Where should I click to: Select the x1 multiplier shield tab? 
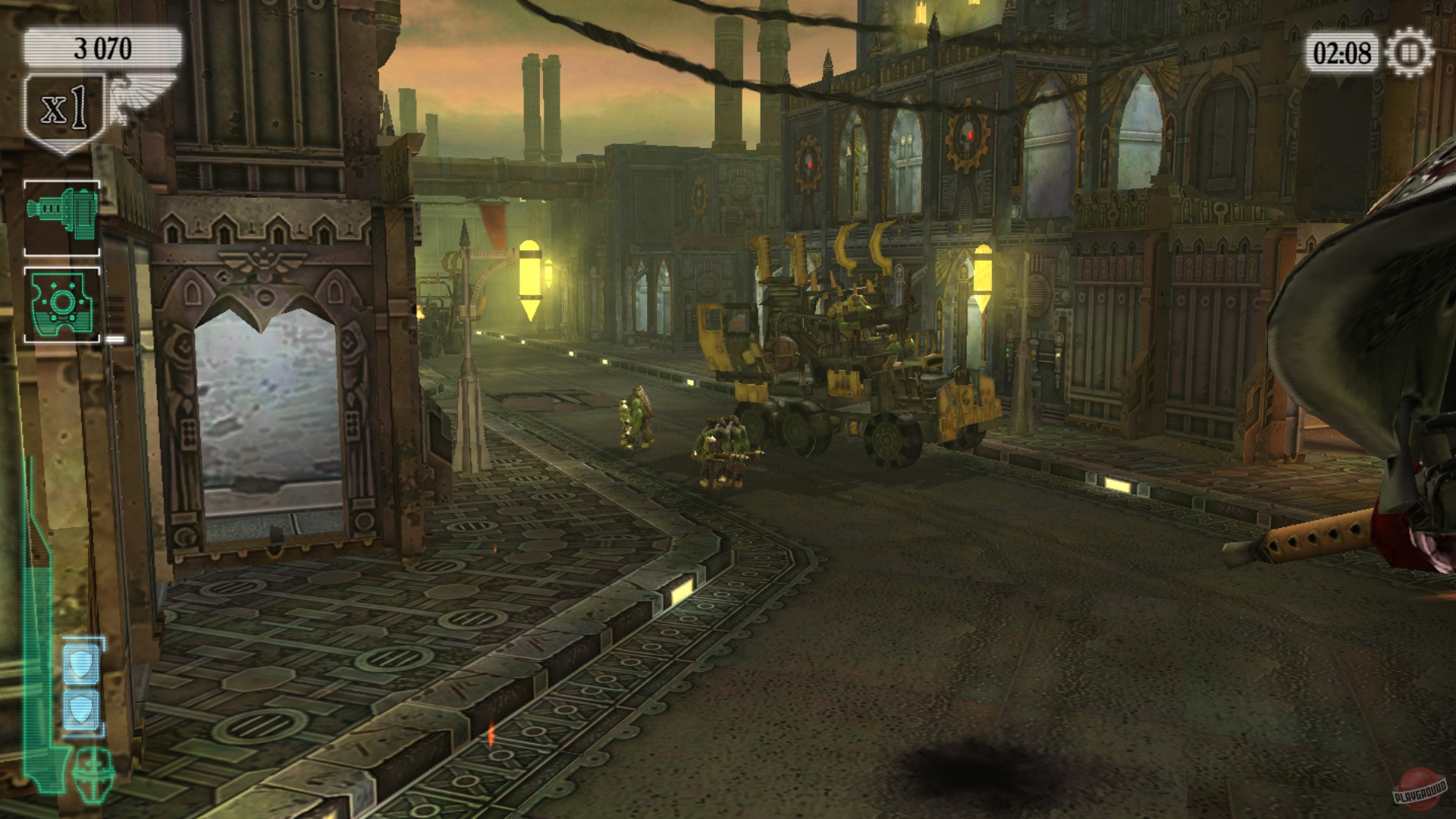coord(64,106)
